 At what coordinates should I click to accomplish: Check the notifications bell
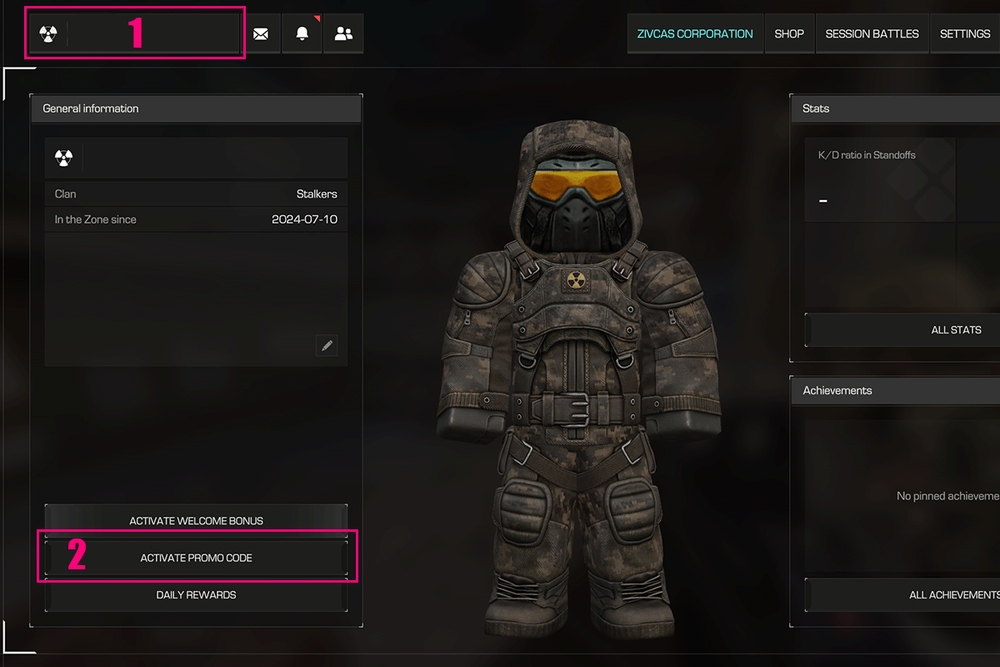point(302,34)
